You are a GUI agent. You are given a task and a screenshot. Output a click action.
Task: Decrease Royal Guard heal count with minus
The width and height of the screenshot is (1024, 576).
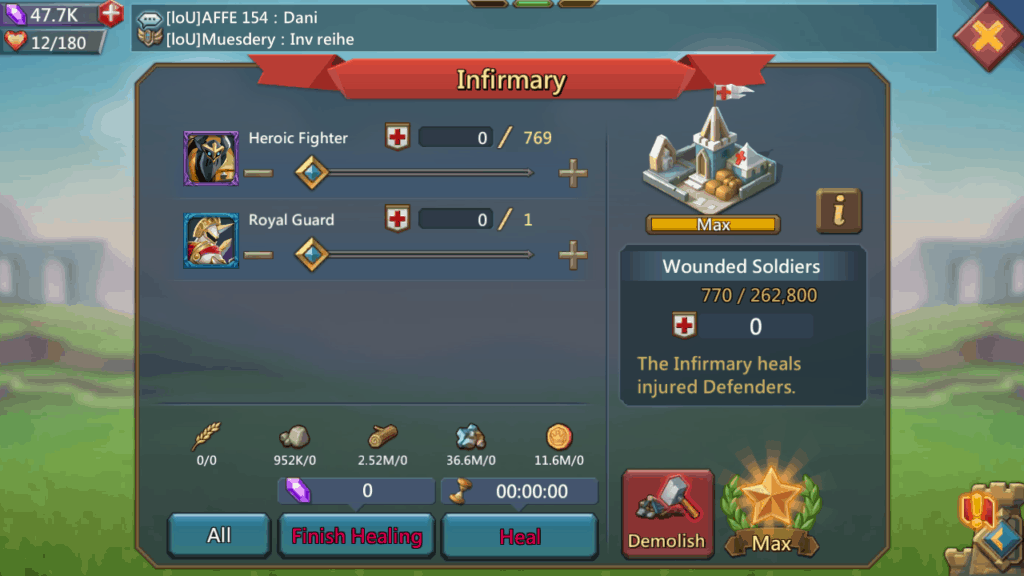point(258,255)
